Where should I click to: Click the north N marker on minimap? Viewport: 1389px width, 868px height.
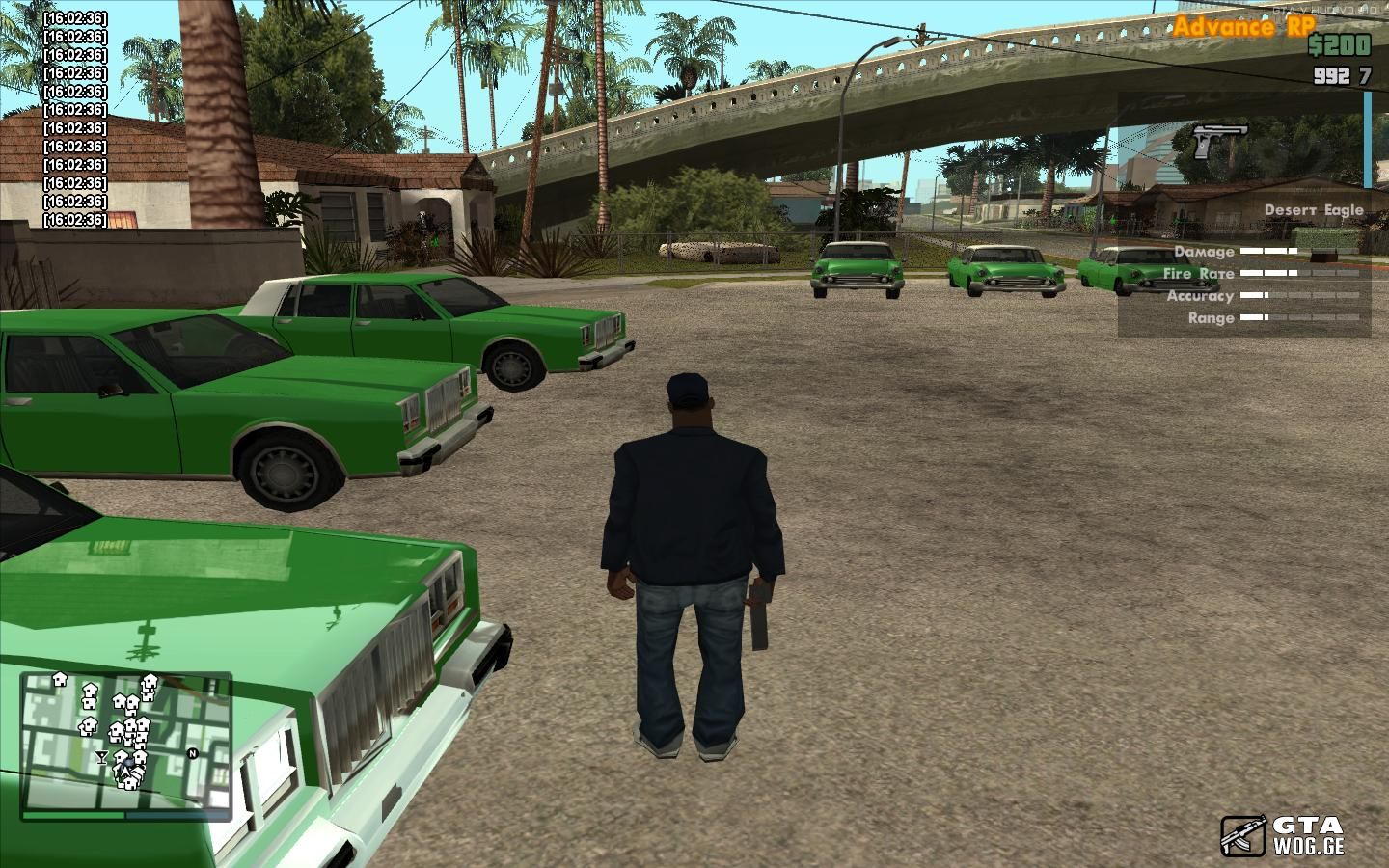point(192,753)
